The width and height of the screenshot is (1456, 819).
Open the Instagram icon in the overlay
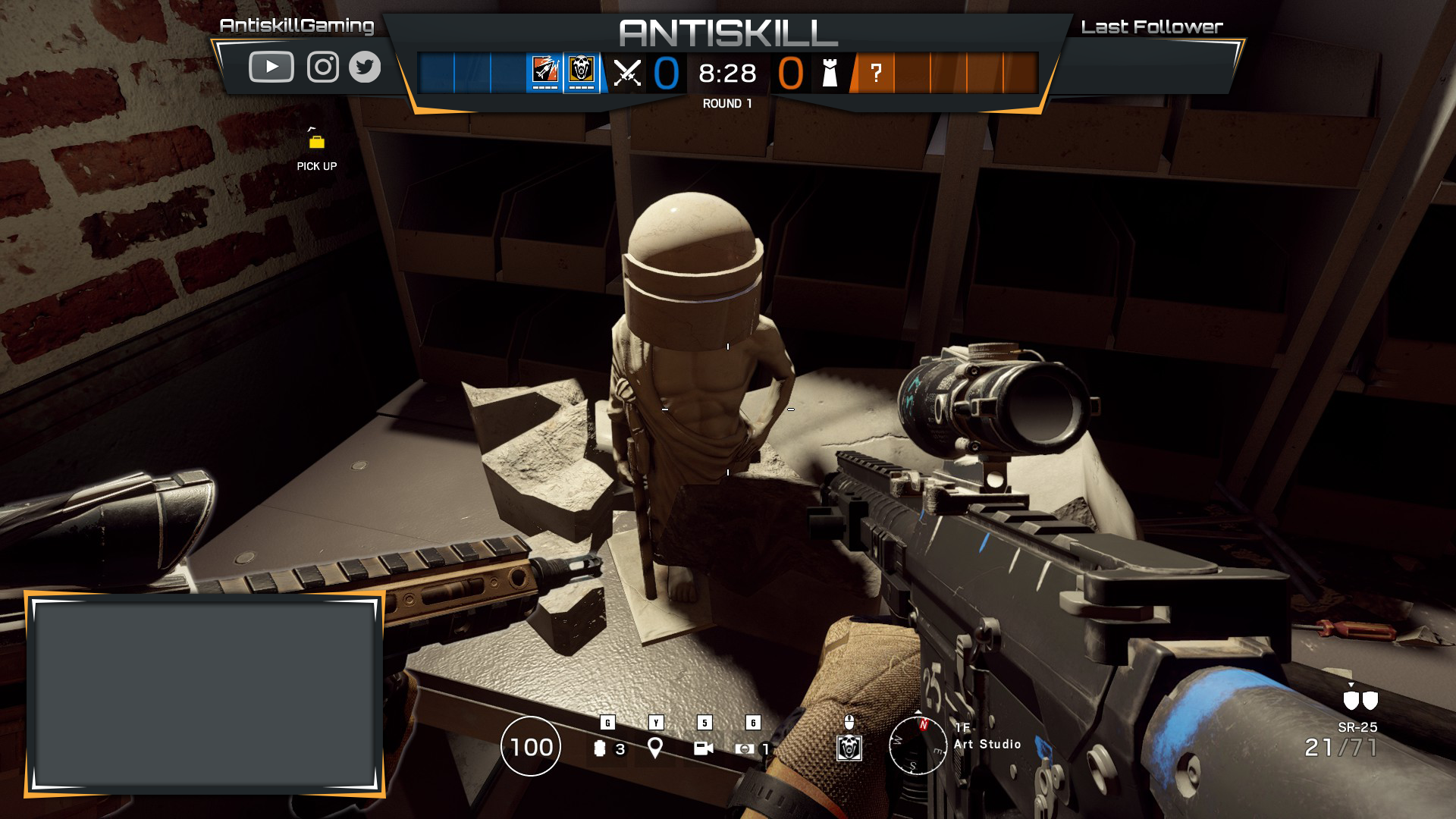coord(322,67)
